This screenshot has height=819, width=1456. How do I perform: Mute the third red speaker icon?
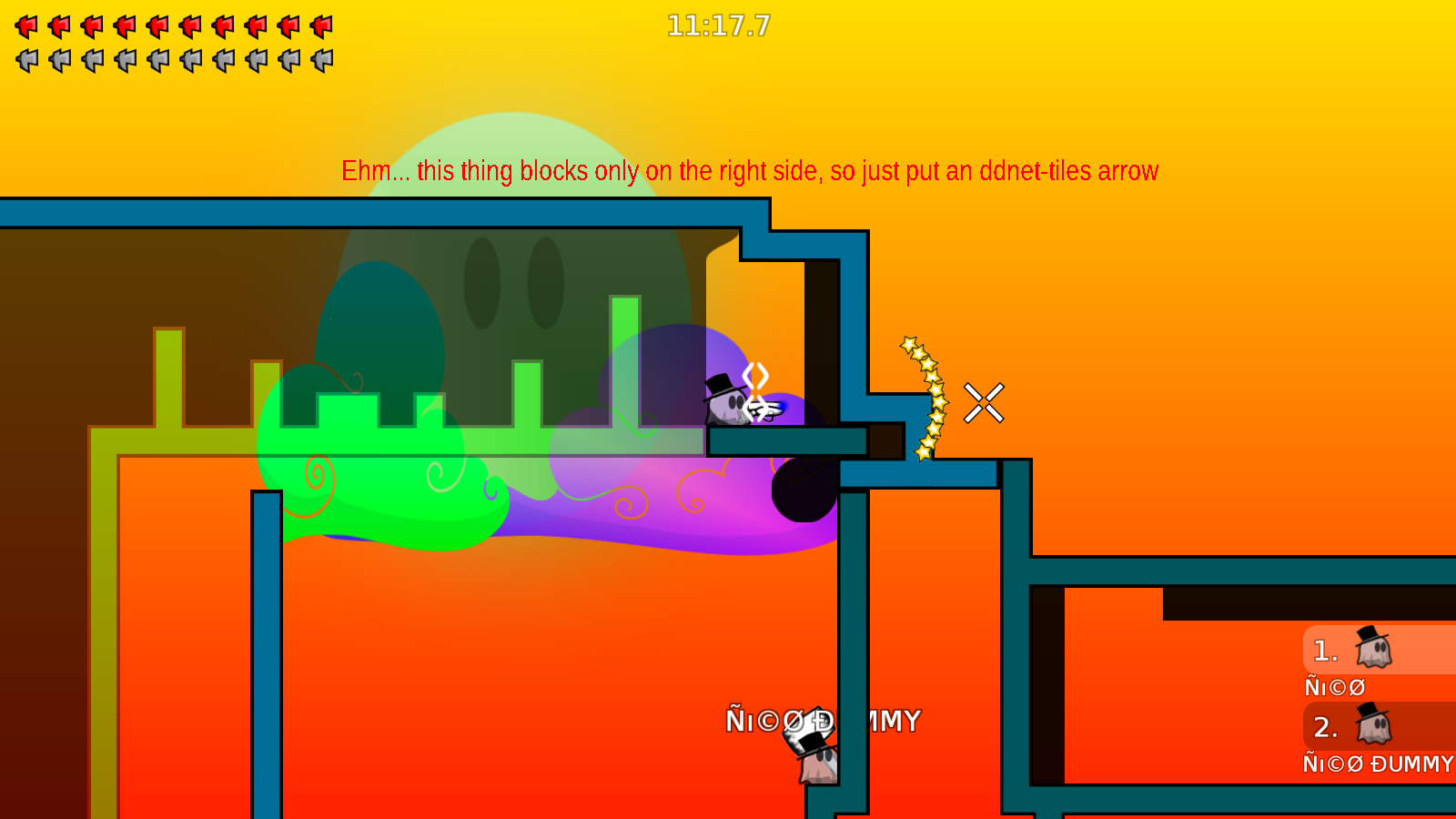point(92,26)
